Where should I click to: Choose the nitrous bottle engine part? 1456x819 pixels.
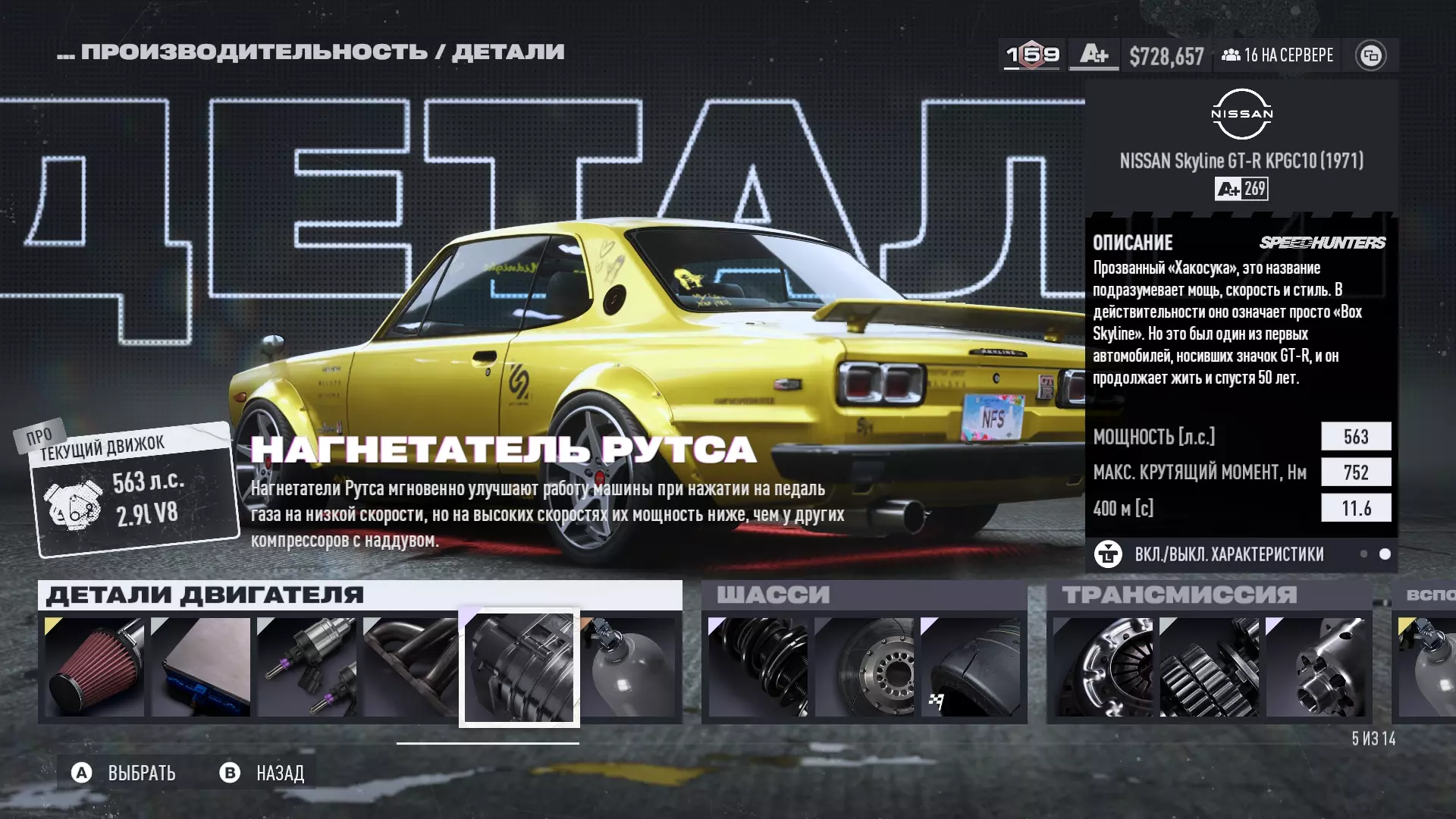pyautogui.click(x=629, y=667)
